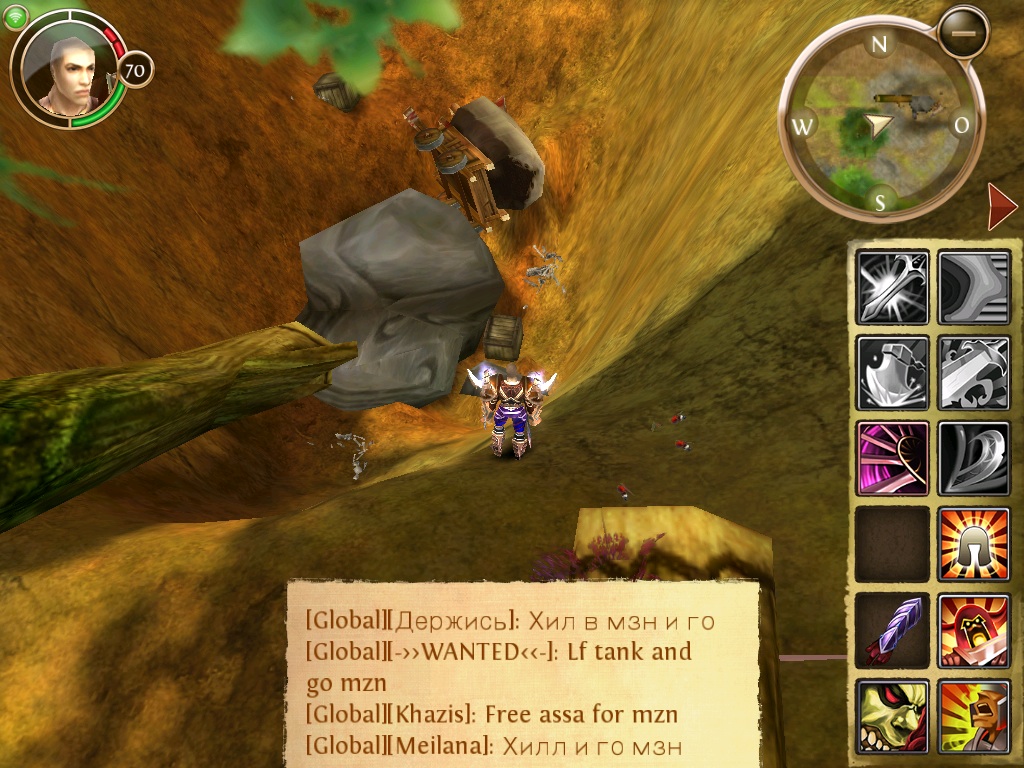
Task: Use the green orc face skill
Action: [892, 716]
